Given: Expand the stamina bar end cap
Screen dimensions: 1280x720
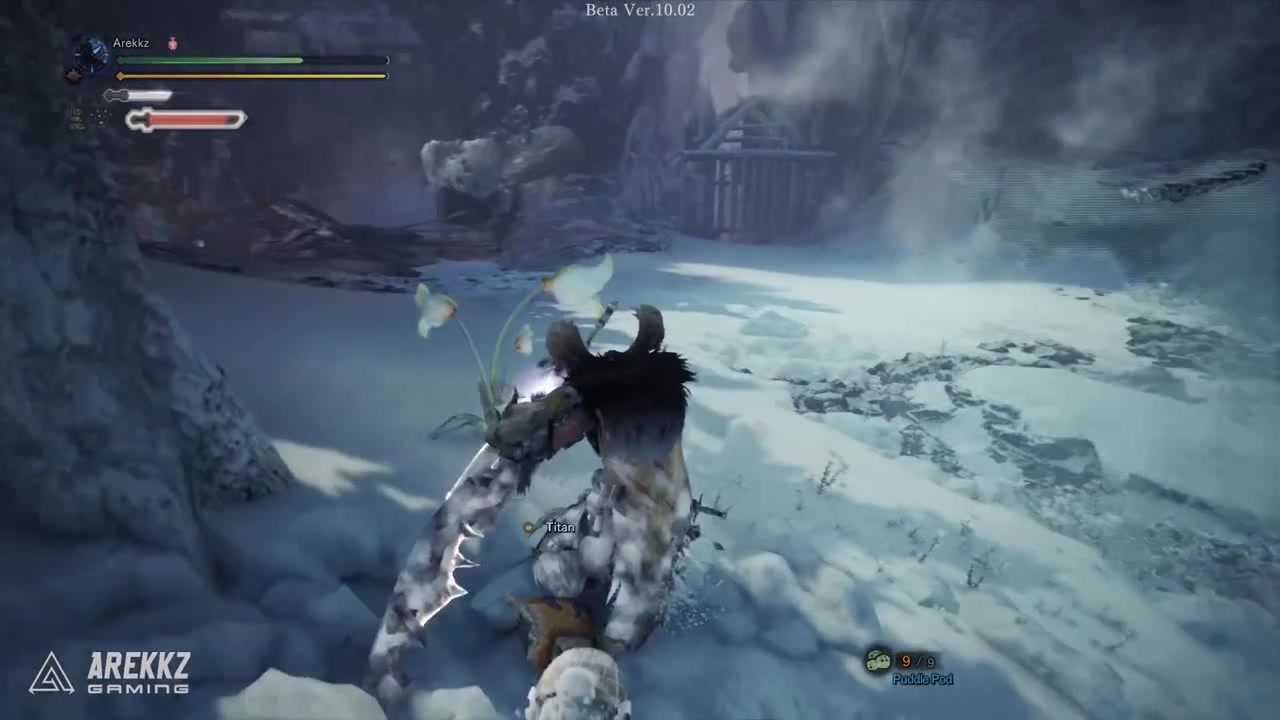Looking at the screenshot, I should (387, 75).
